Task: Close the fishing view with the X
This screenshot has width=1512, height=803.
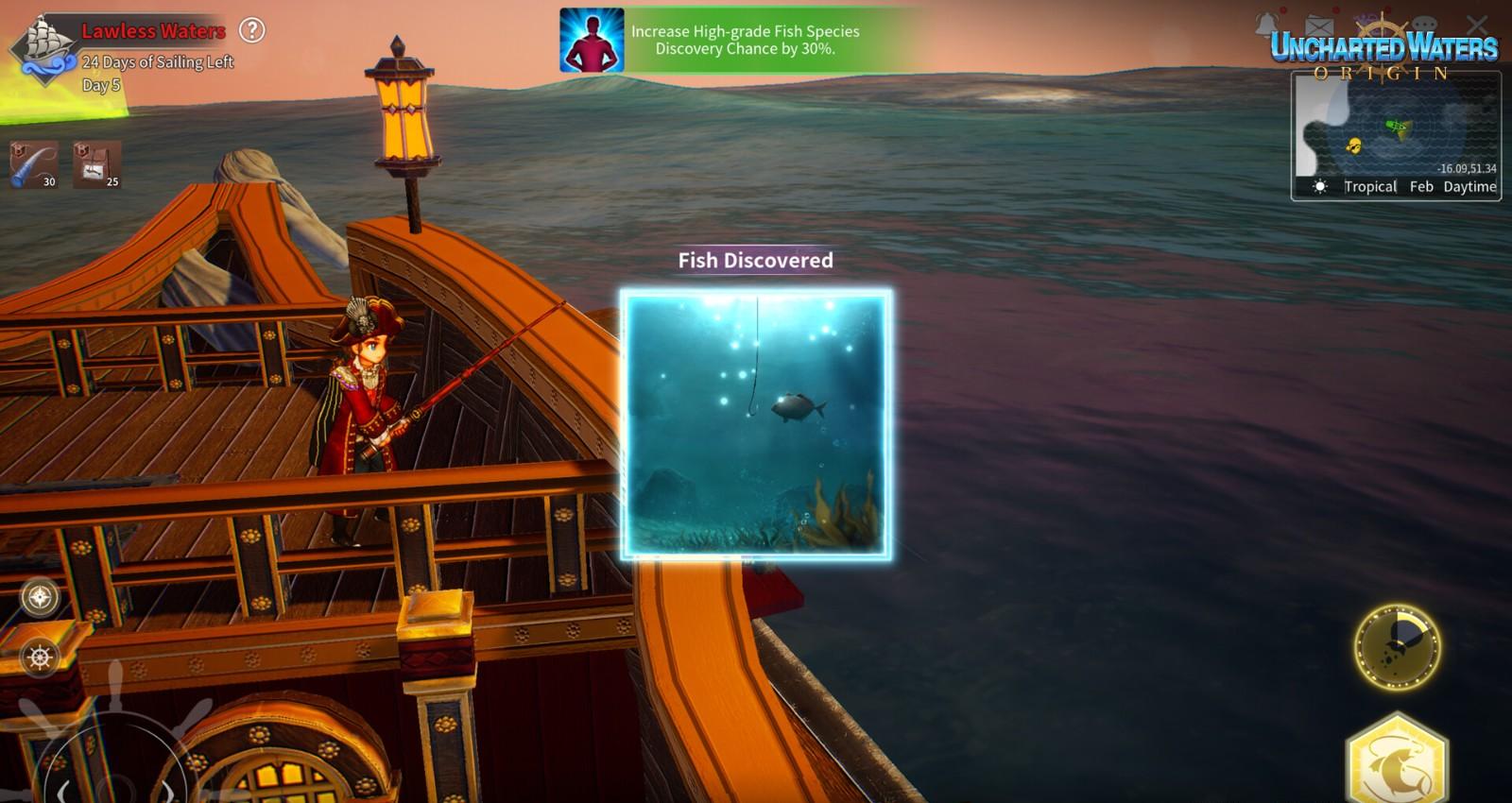Action: click(x=1477, y=25)
